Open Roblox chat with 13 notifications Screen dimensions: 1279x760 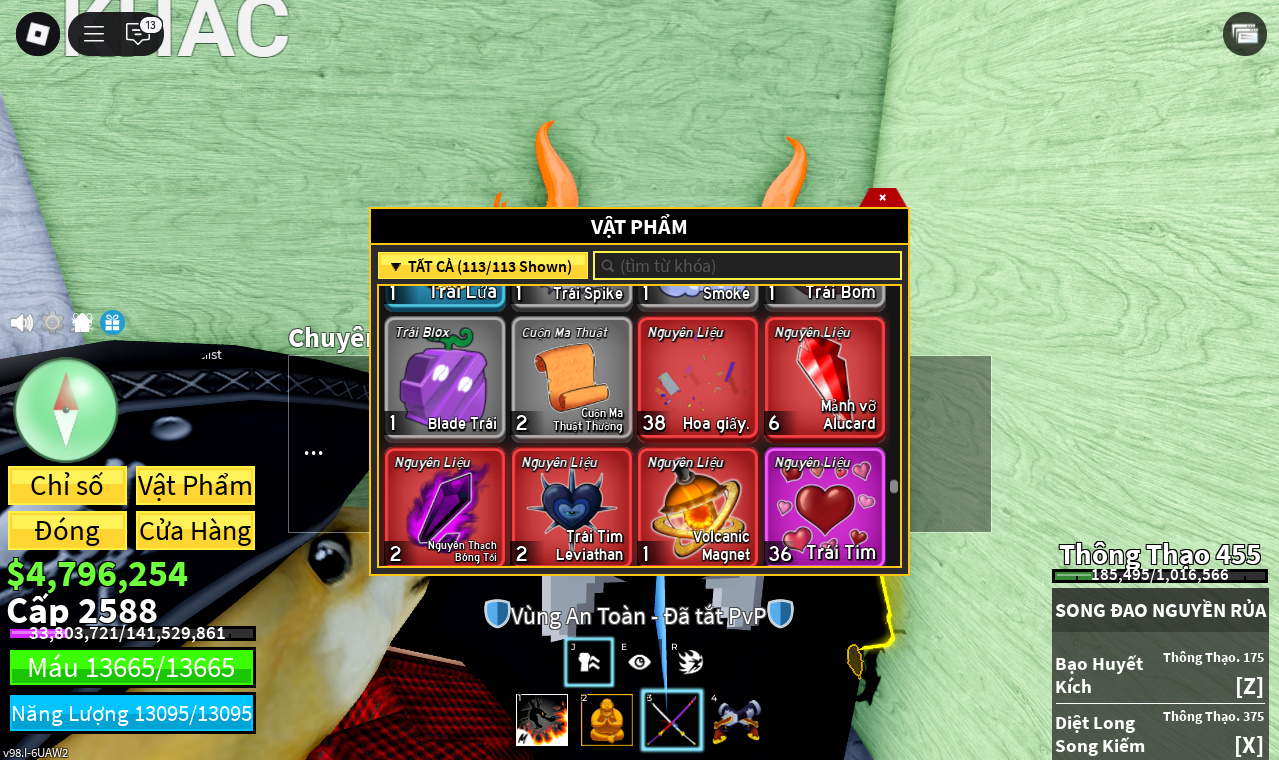click(x=139, y=34)
